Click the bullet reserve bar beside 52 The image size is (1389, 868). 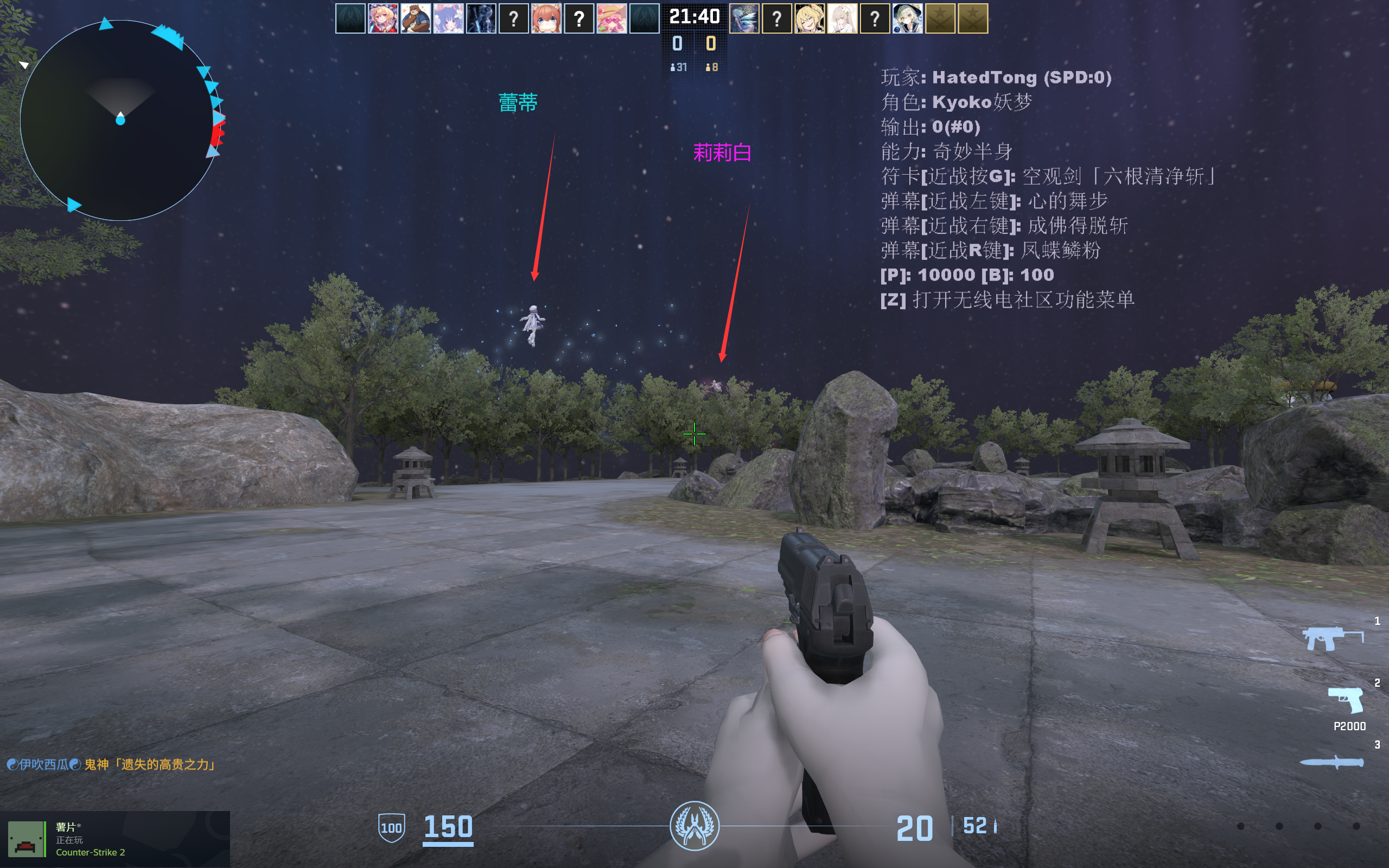point(995,826)
